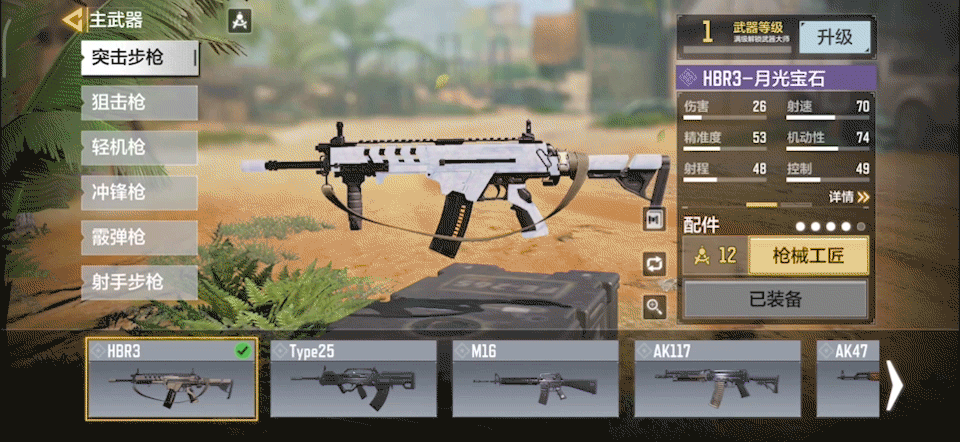Switch to the 狙击枪 category
The height and width of the screenshot is (442, 960).
(139, 102)
